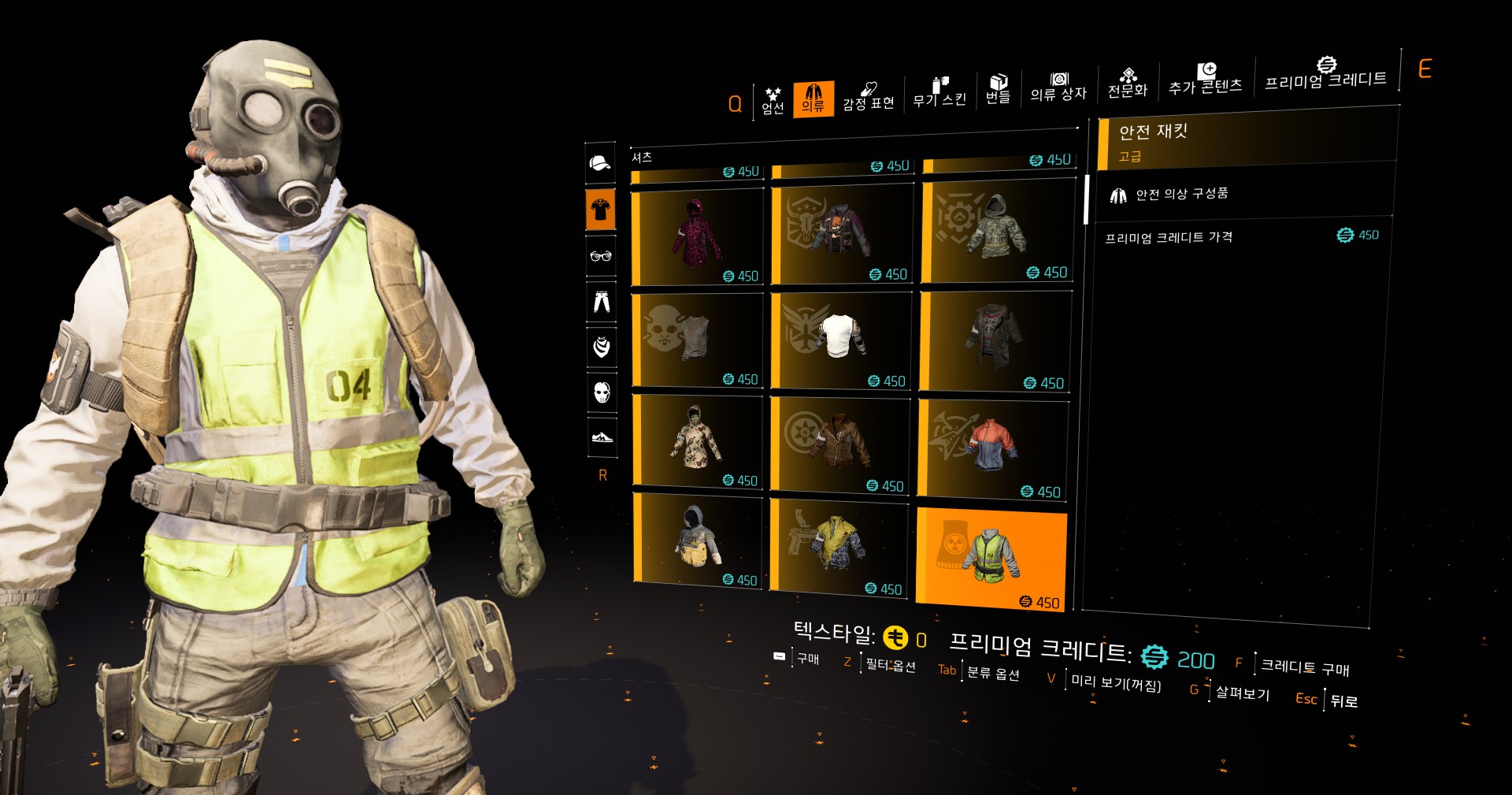Click the 크레디트 구매 buy credits button

click(1305, 667)
